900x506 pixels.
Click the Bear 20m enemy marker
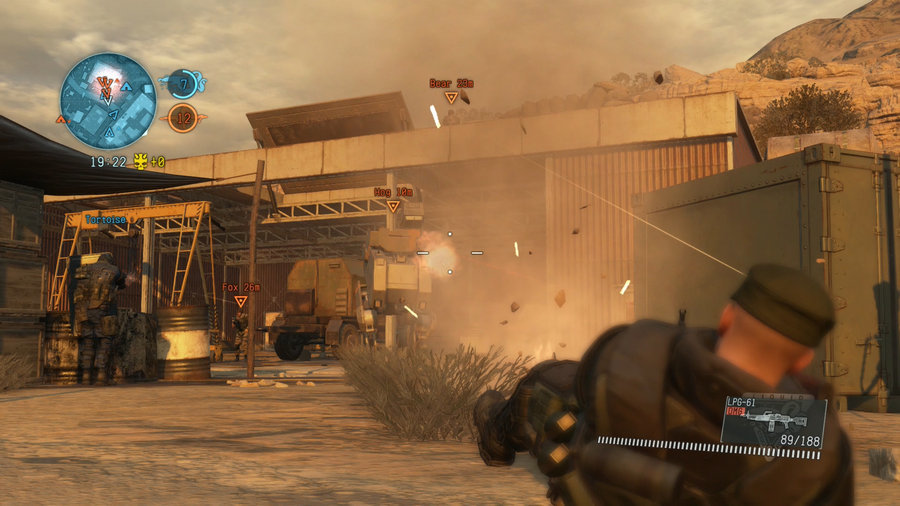click(451, 97)
